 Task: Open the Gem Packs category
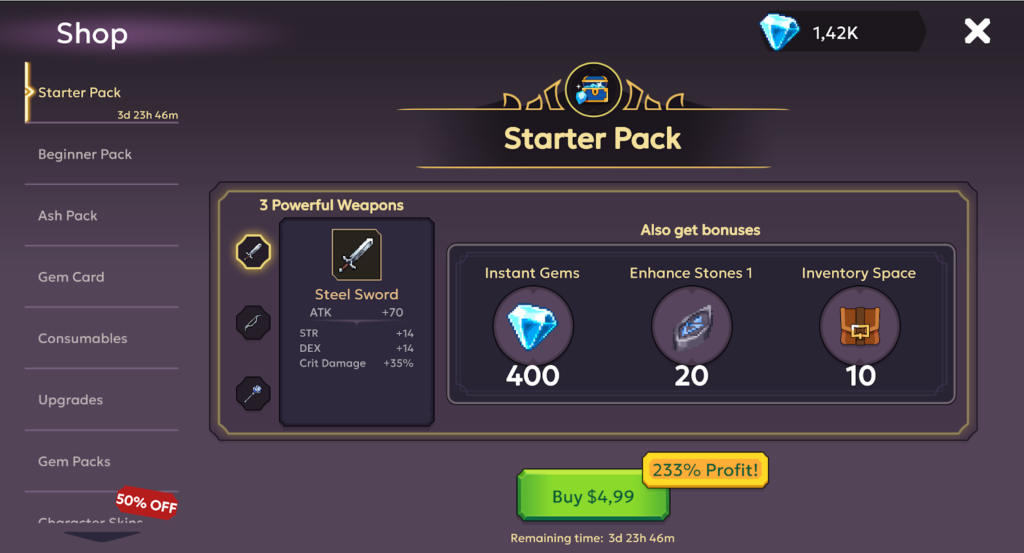click(75, 462)
